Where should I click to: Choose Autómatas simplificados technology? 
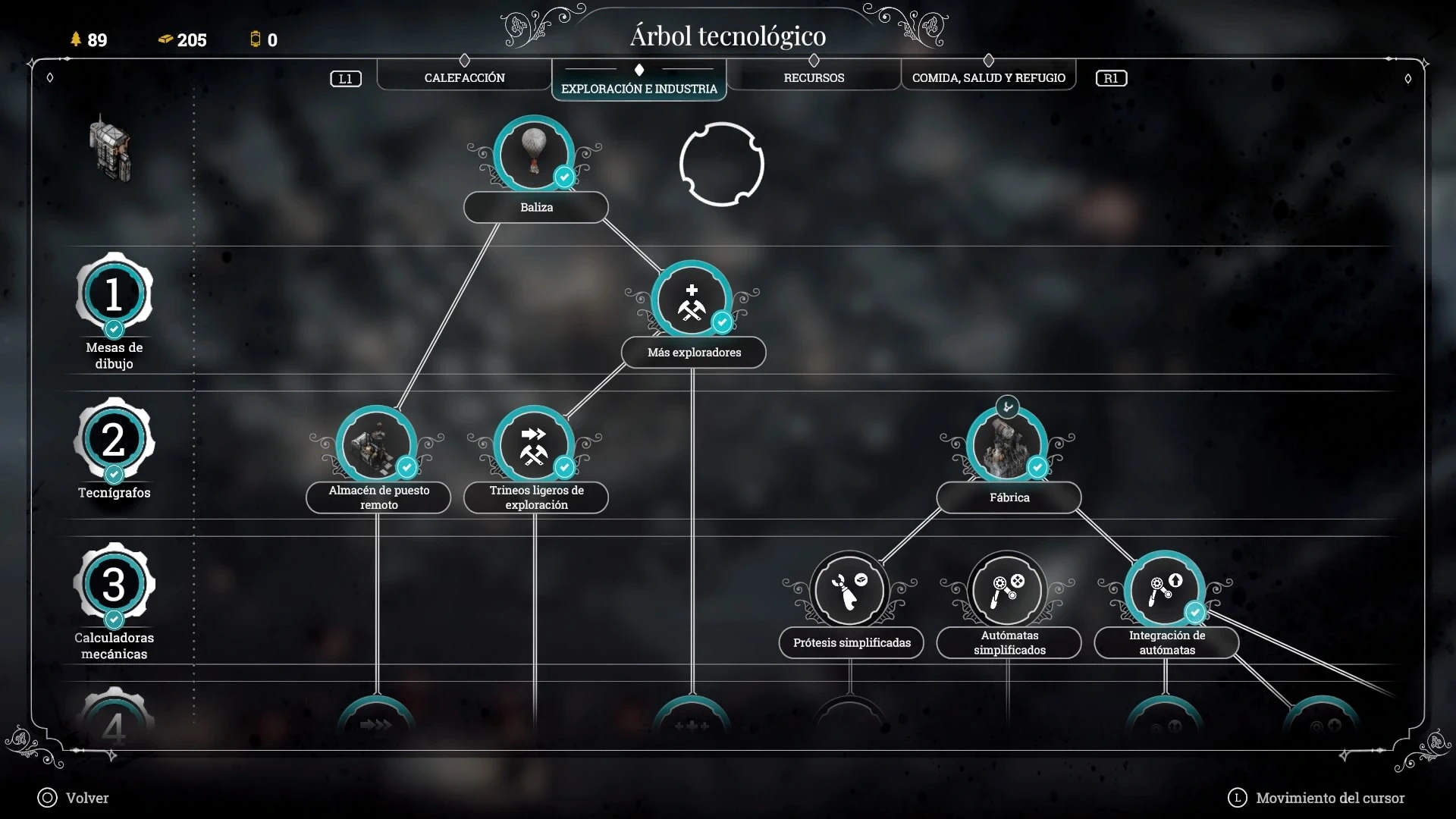point(1007,591)
